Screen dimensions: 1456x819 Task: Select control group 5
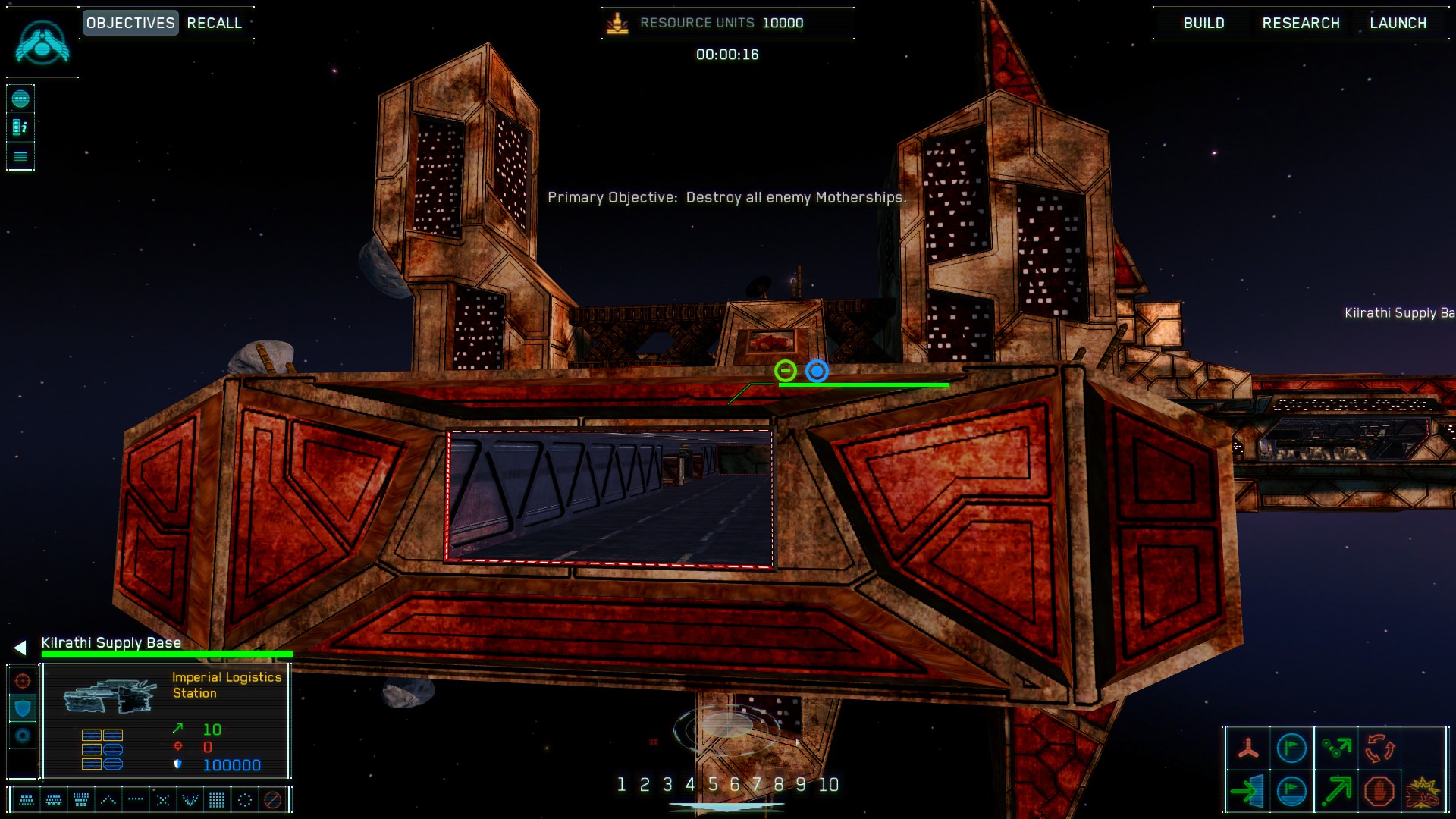point(712,784)
